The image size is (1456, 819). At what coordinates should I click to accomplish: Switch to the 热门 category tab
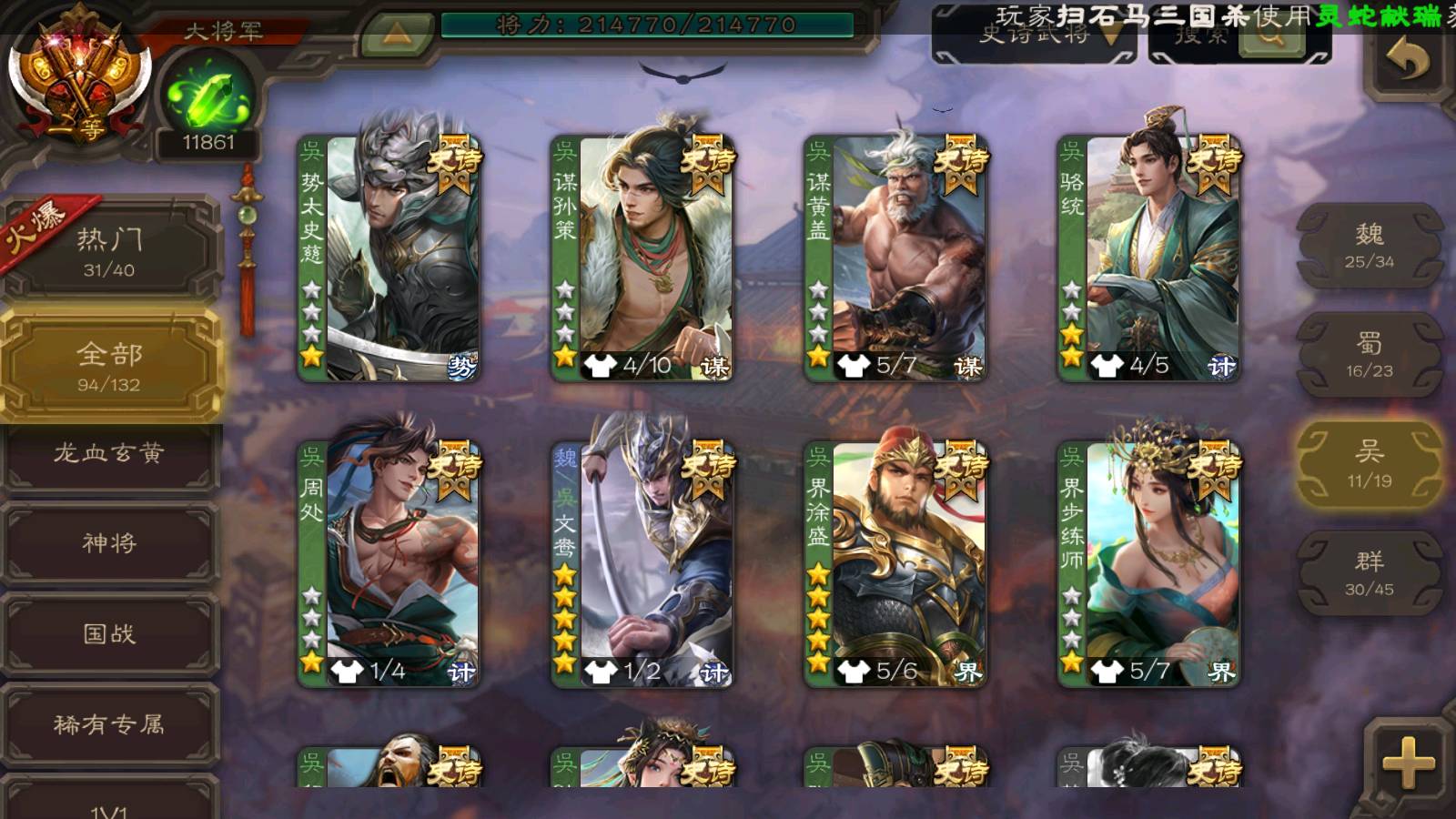109,251
